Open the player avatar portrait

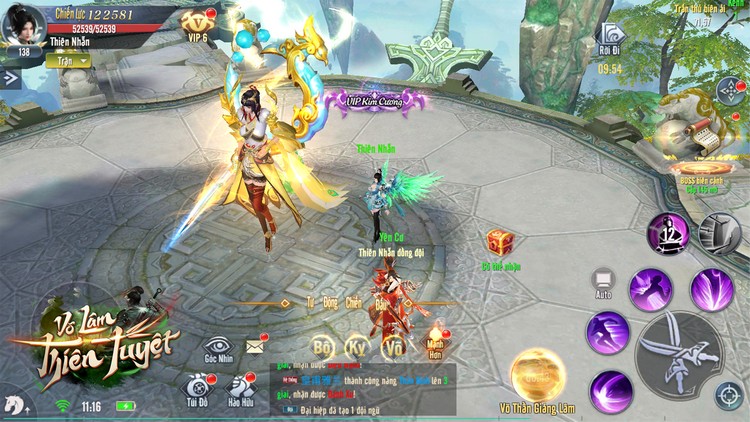tap(22, 25)
